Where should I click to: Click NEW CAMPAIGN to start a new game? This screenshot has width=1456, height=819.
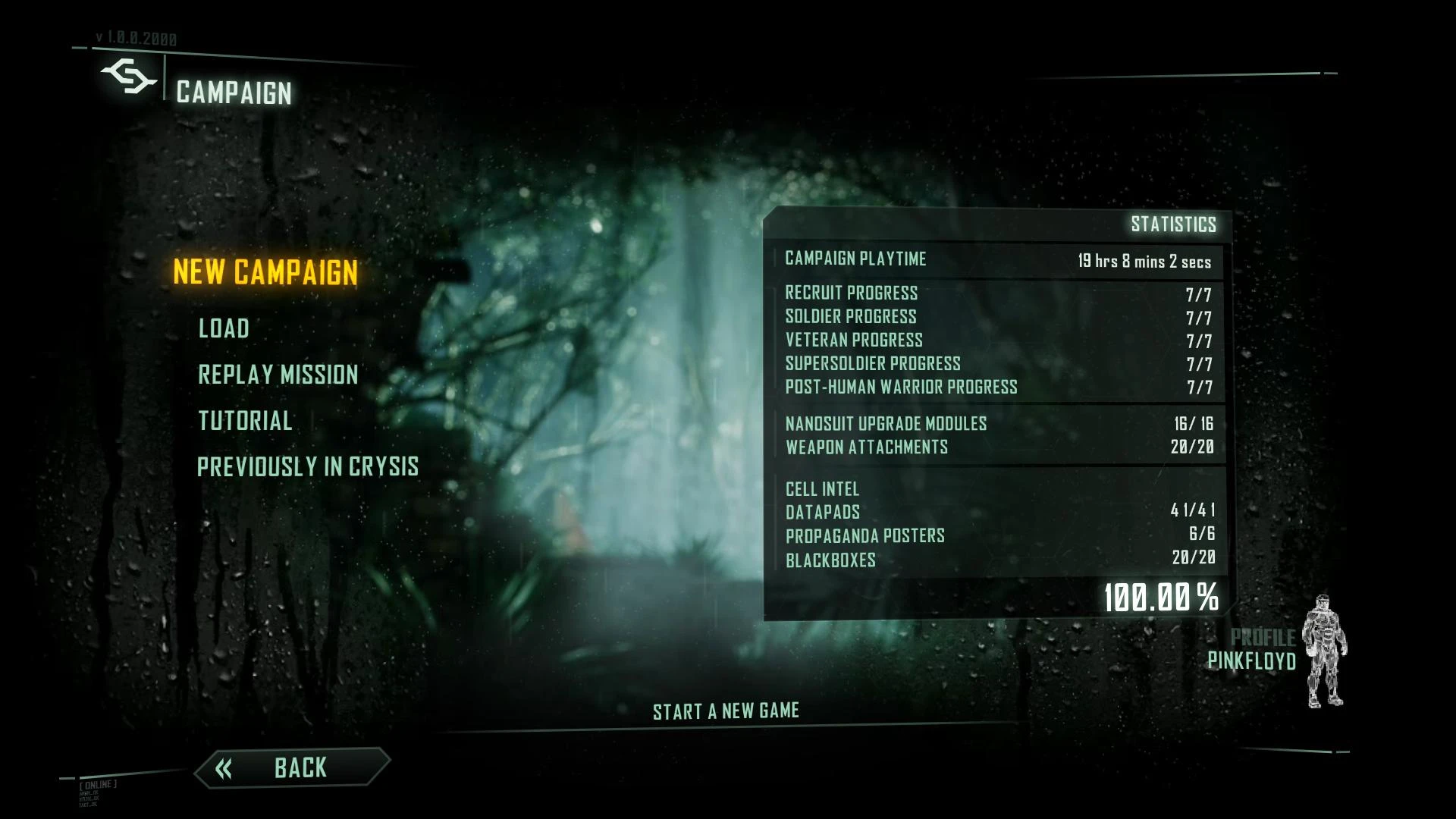point(265,273)
